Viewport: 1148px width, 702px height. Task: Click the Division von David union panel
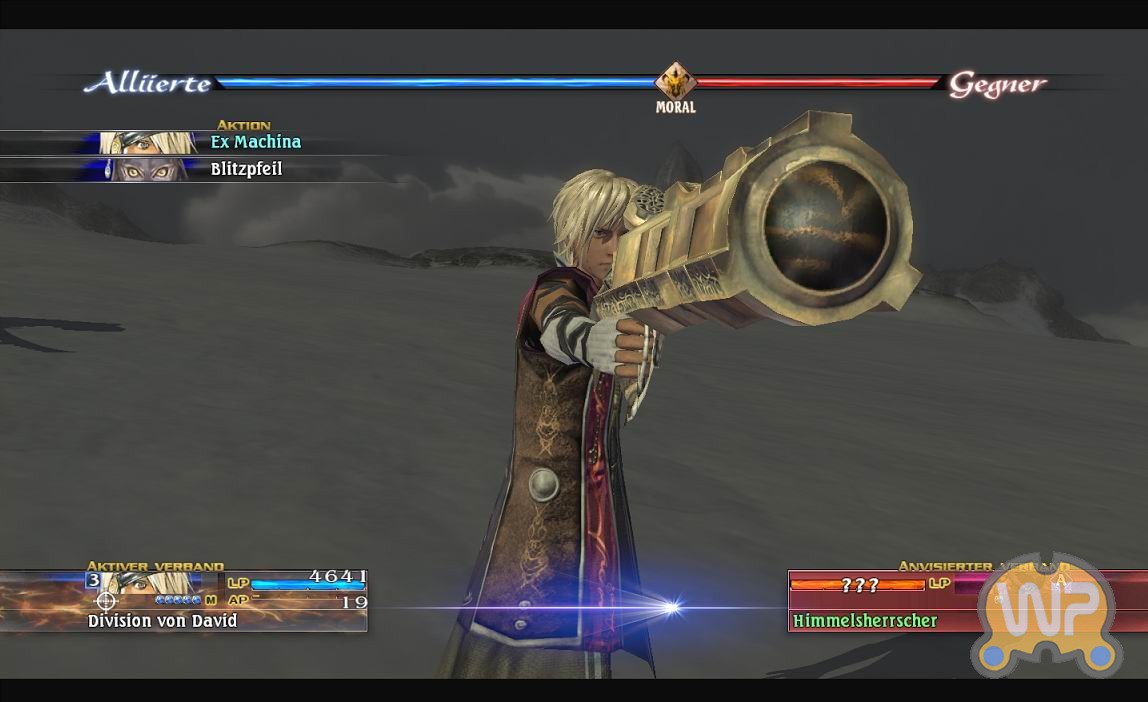click(x=184, y=601)
